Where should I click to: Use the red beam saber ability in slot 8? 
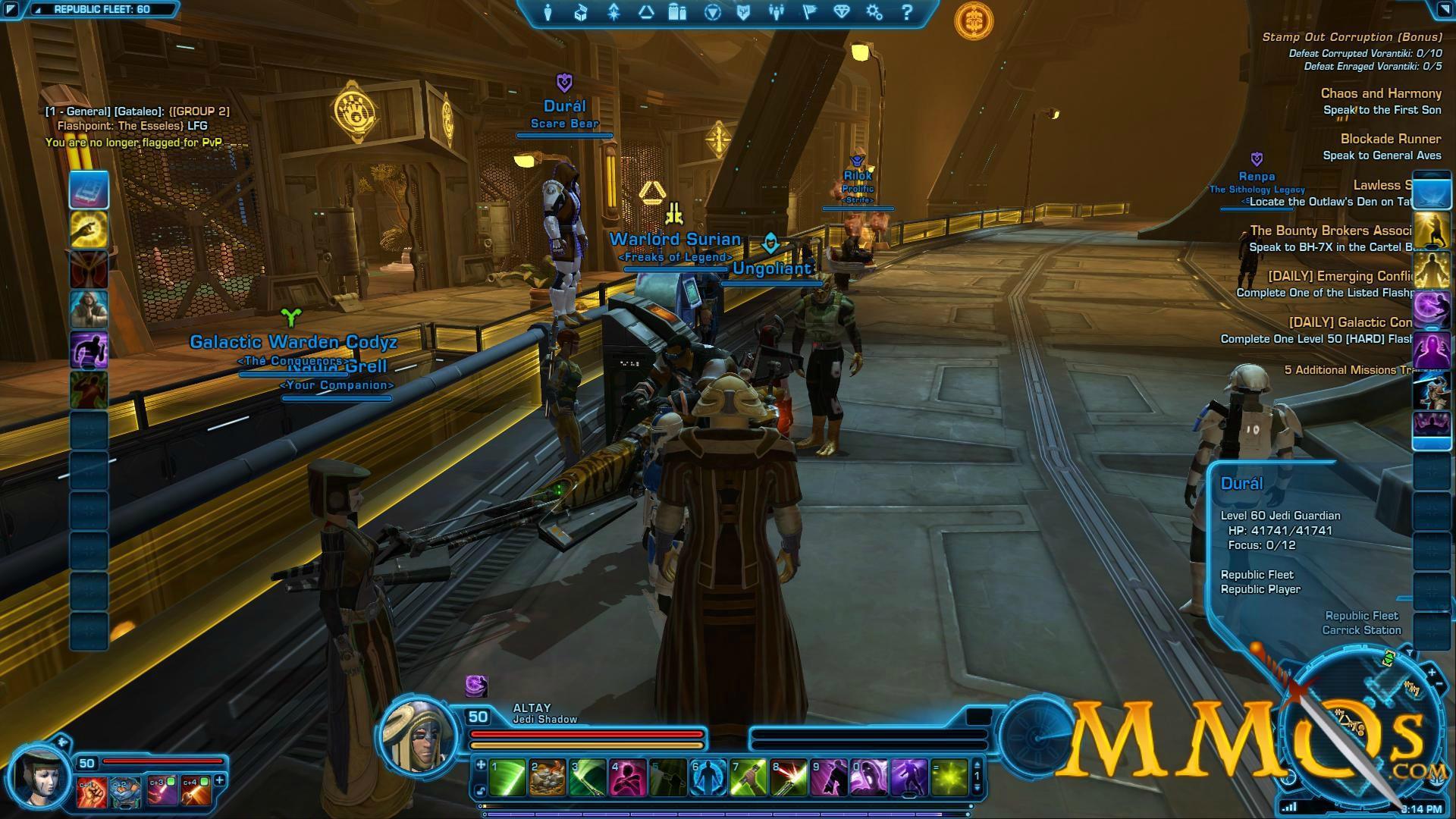pos(789,778)
